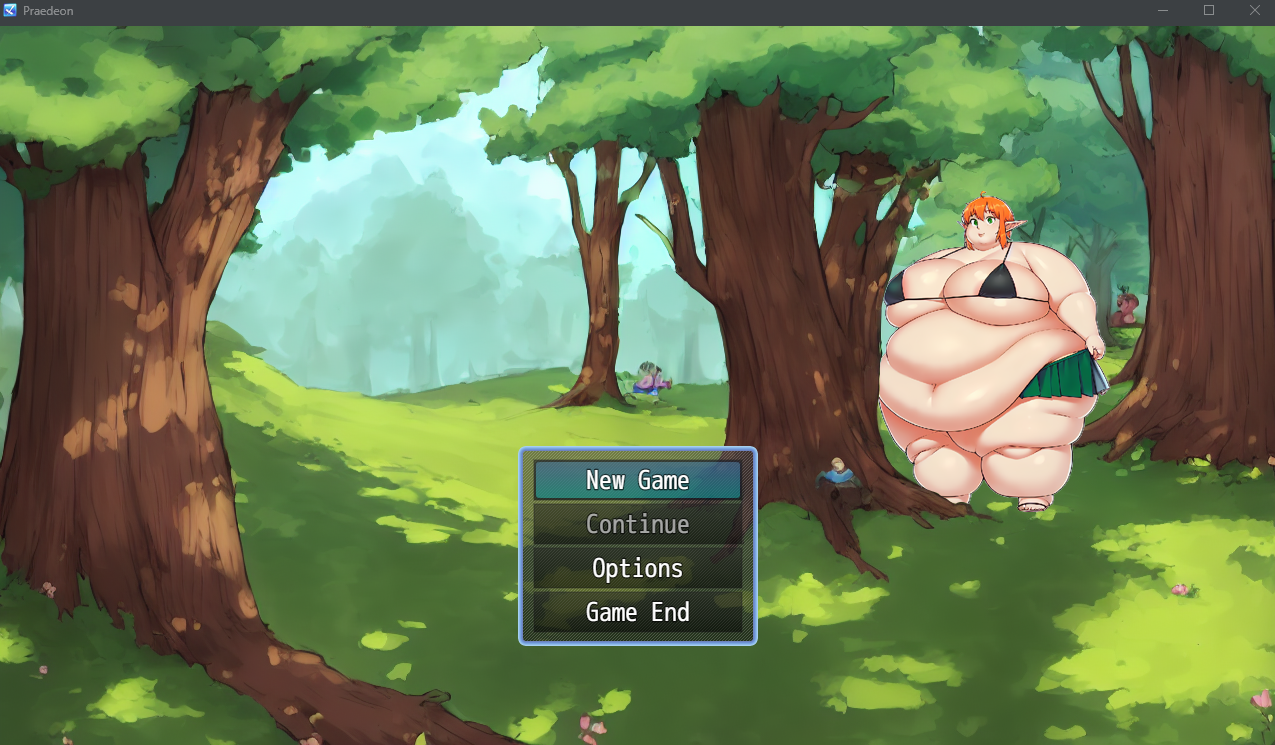Minimize the Praedeon window
The width and height of the screenshot is (1275, 745).
(1163, 10)
